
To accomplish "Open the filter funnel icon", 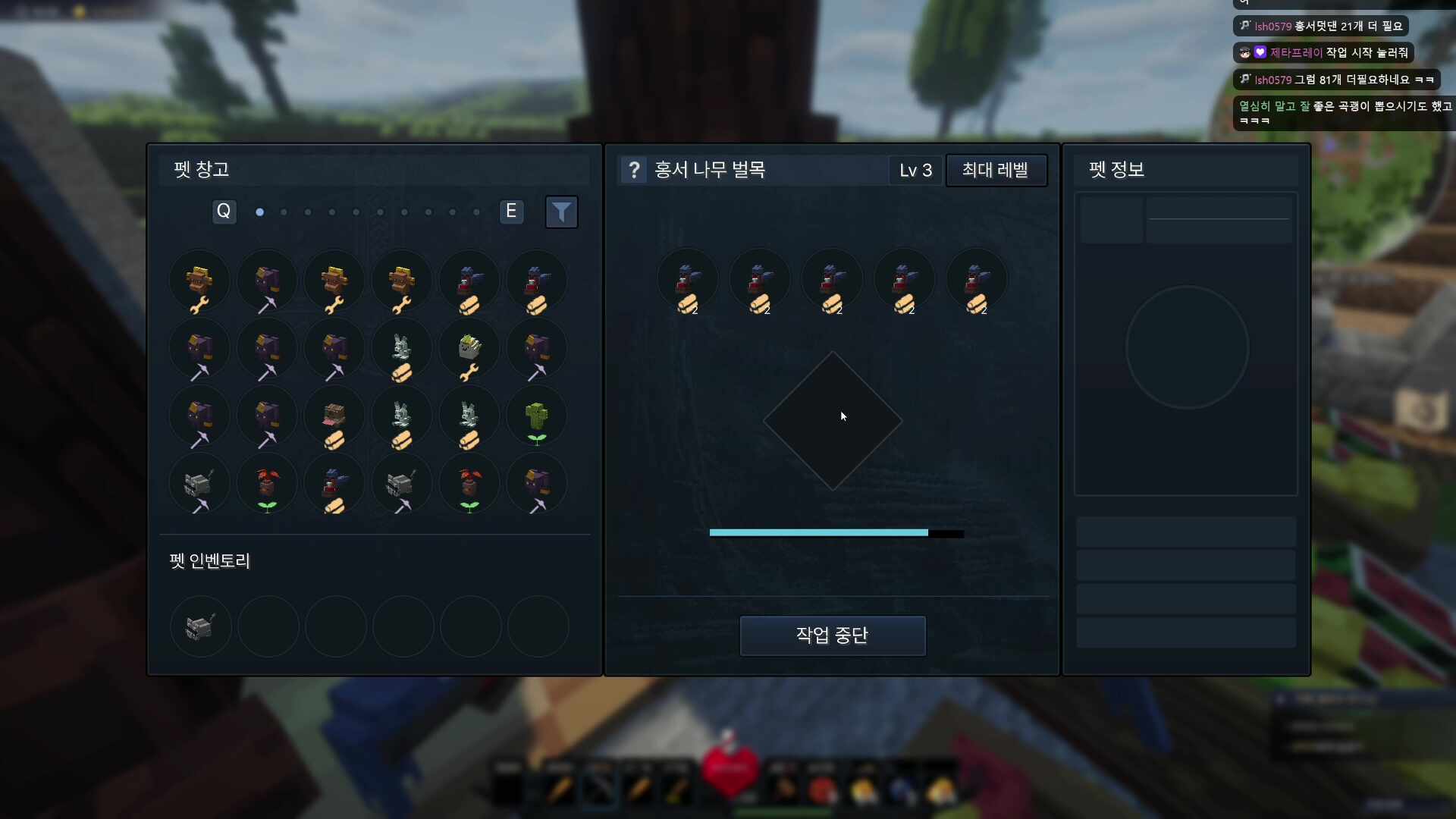I will pos(561,212).
